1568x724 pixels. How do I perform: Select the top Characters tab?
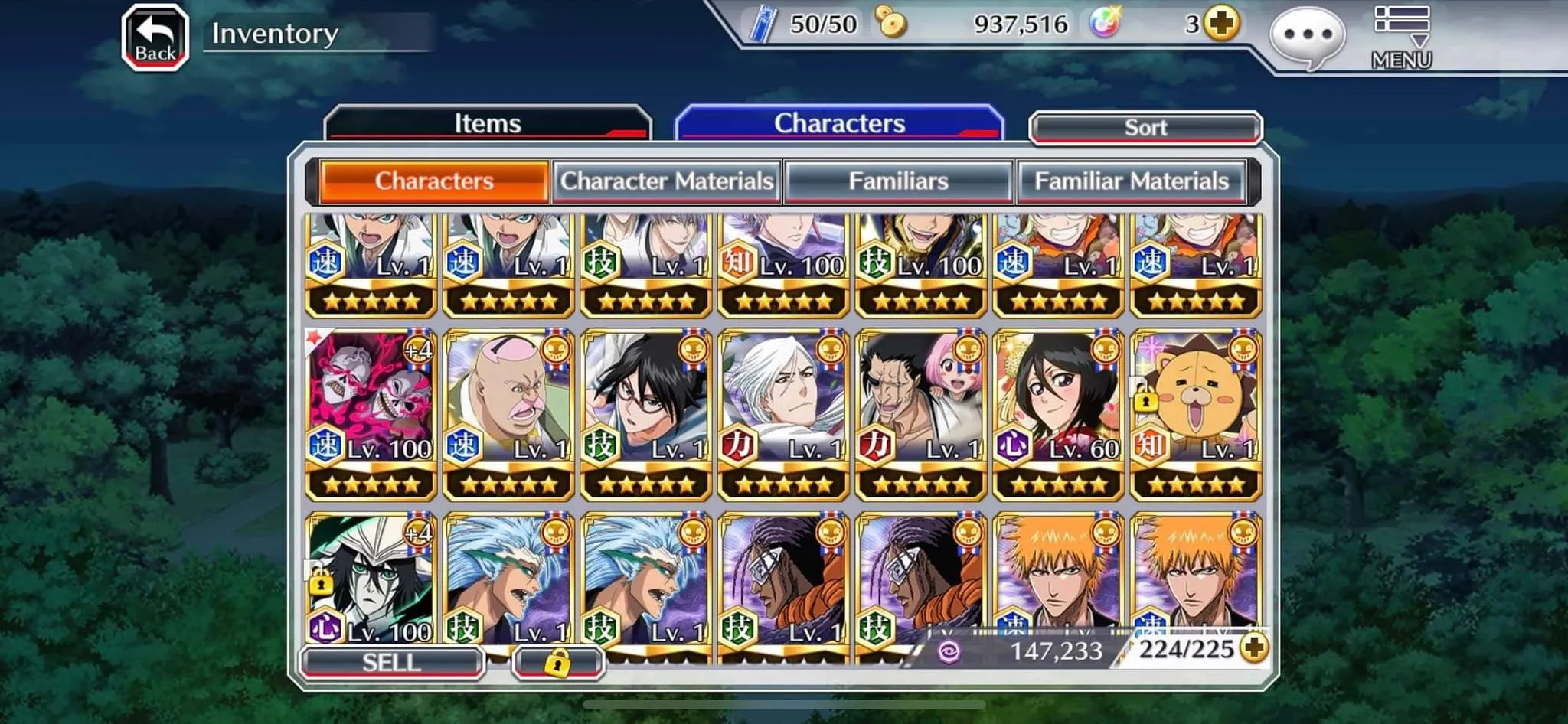(839, 123)
